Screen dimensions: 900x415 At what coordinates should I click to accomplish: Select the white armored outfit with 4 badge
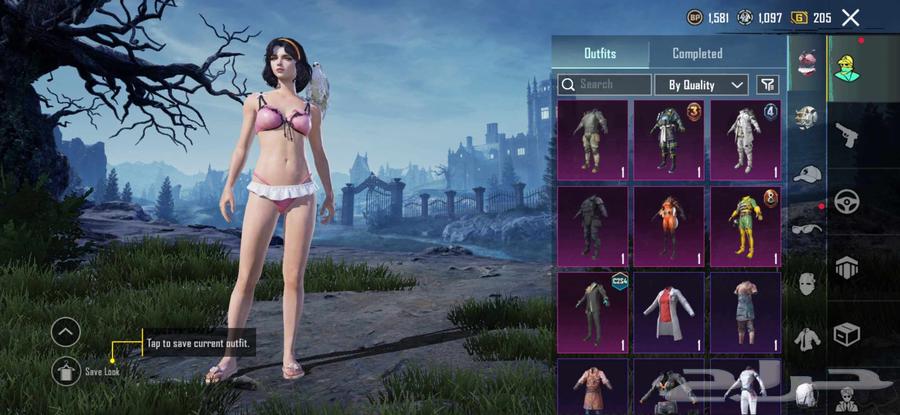(745, 140)
